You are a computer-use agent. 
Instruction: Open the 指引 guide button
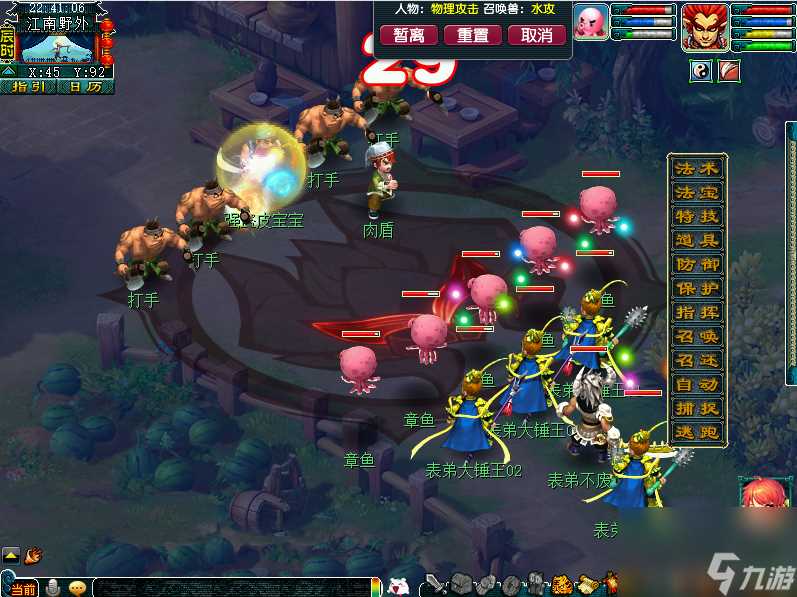27,87
